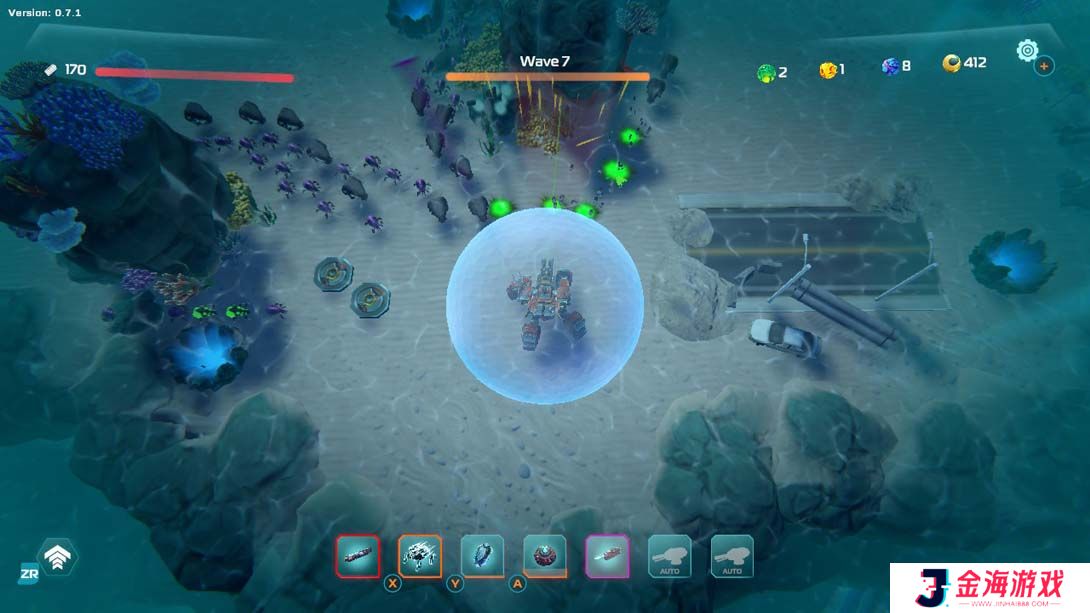Click the hexagonal upgrade chevrons icon
This screenshot has width=1090, height=613.
point(57,557)
